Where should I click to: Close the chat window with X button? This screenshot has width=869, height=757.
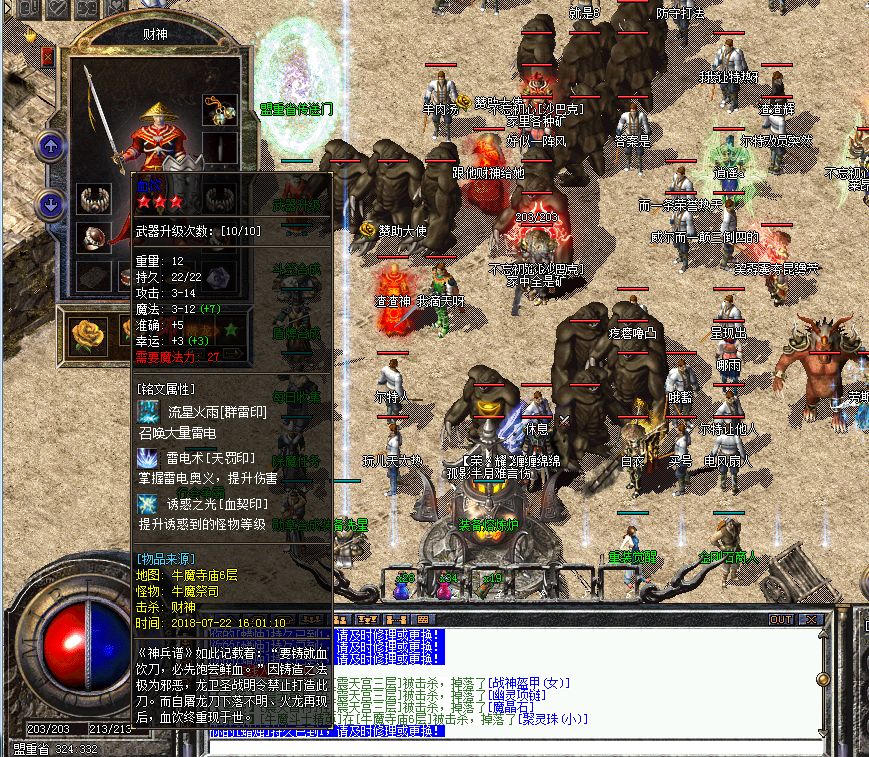[x=811, y=620]
